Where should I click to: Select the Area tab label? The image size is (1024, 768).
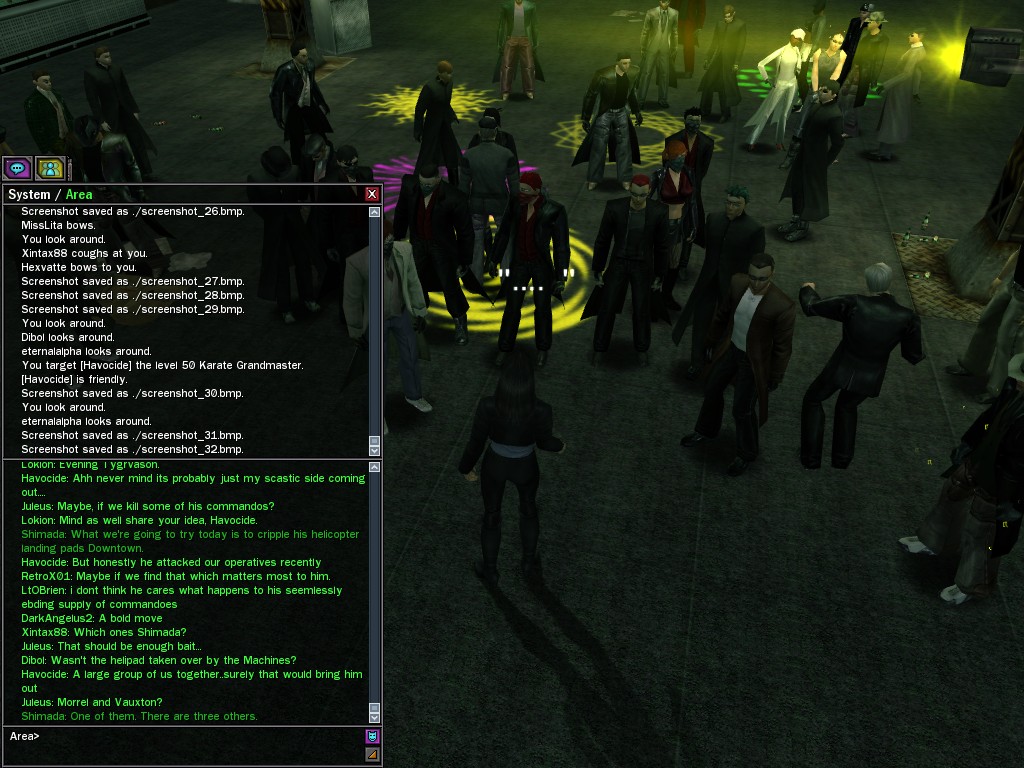point(79,195)
